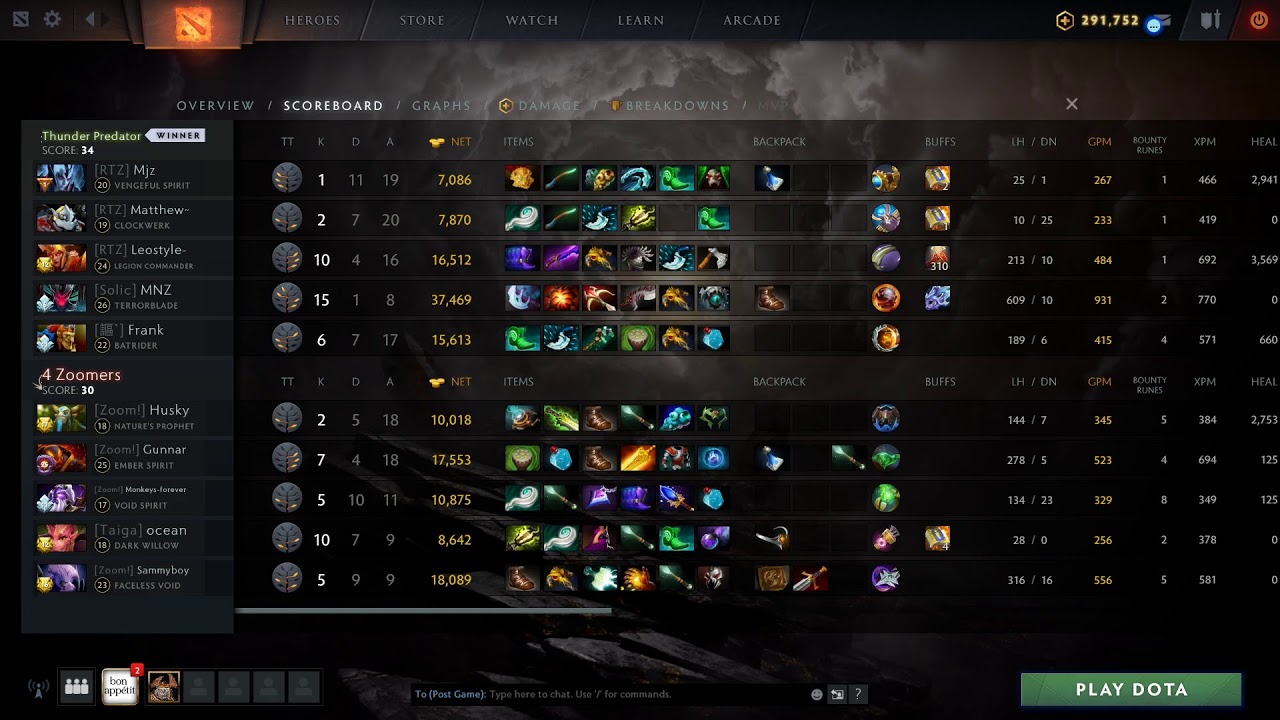Open the Heroes menu
The width and height of the screenshot is (1280, 720).
tap(312, 20)
